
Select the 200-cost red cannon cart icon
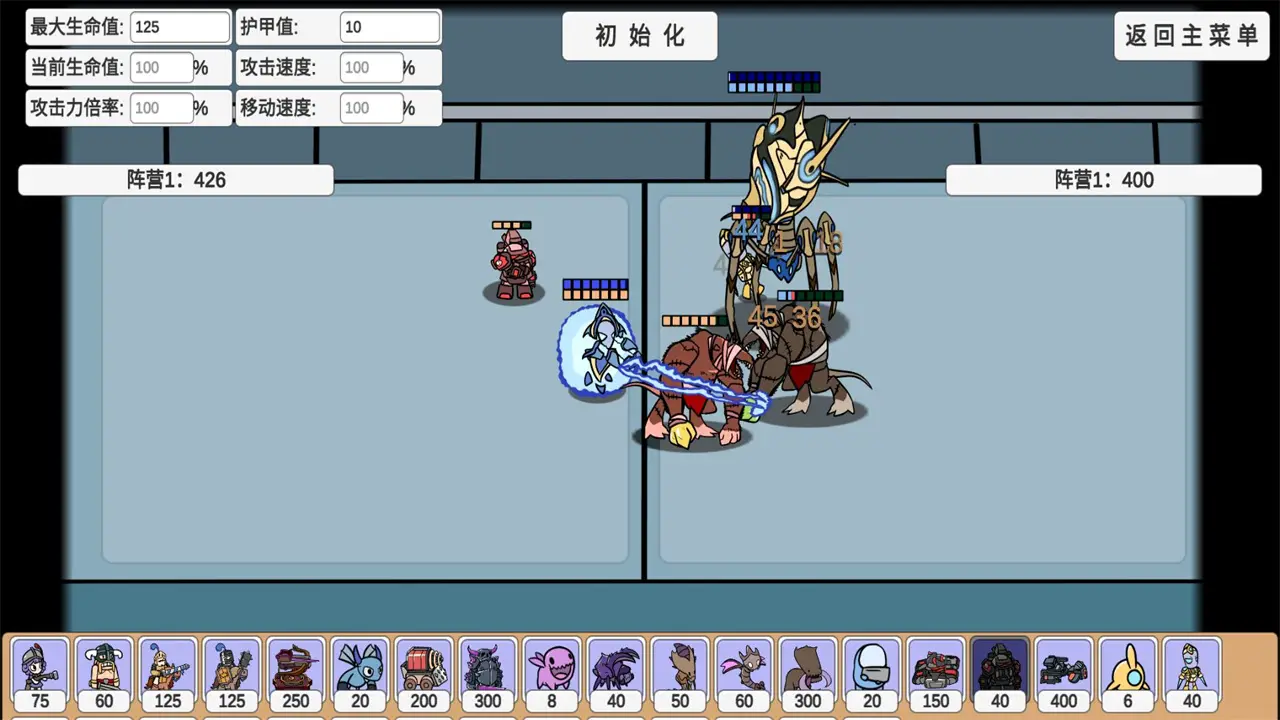pos(424,670)
